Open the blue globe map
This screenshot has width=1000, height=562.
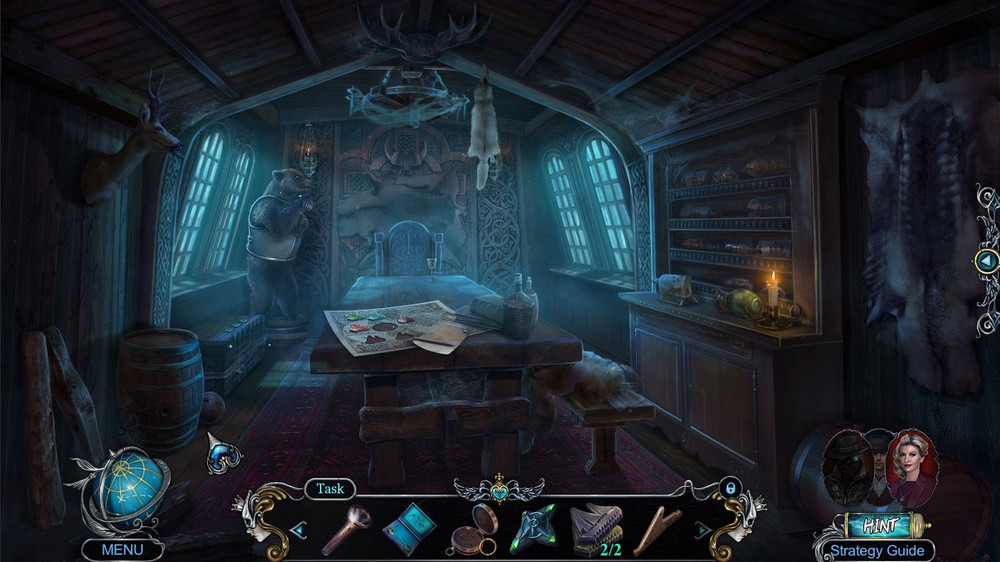pos(125,486)
